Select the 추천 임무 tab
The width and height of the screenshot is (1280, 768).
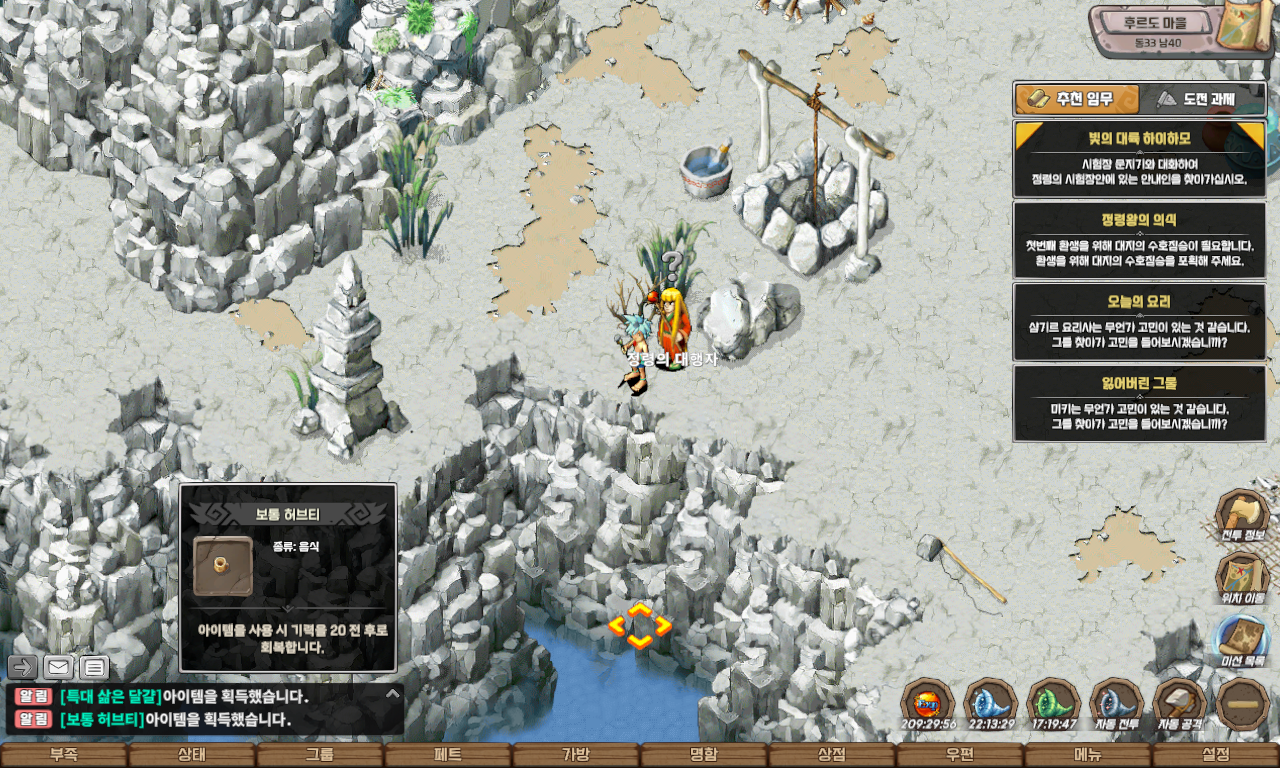[x=1077, y=99]
